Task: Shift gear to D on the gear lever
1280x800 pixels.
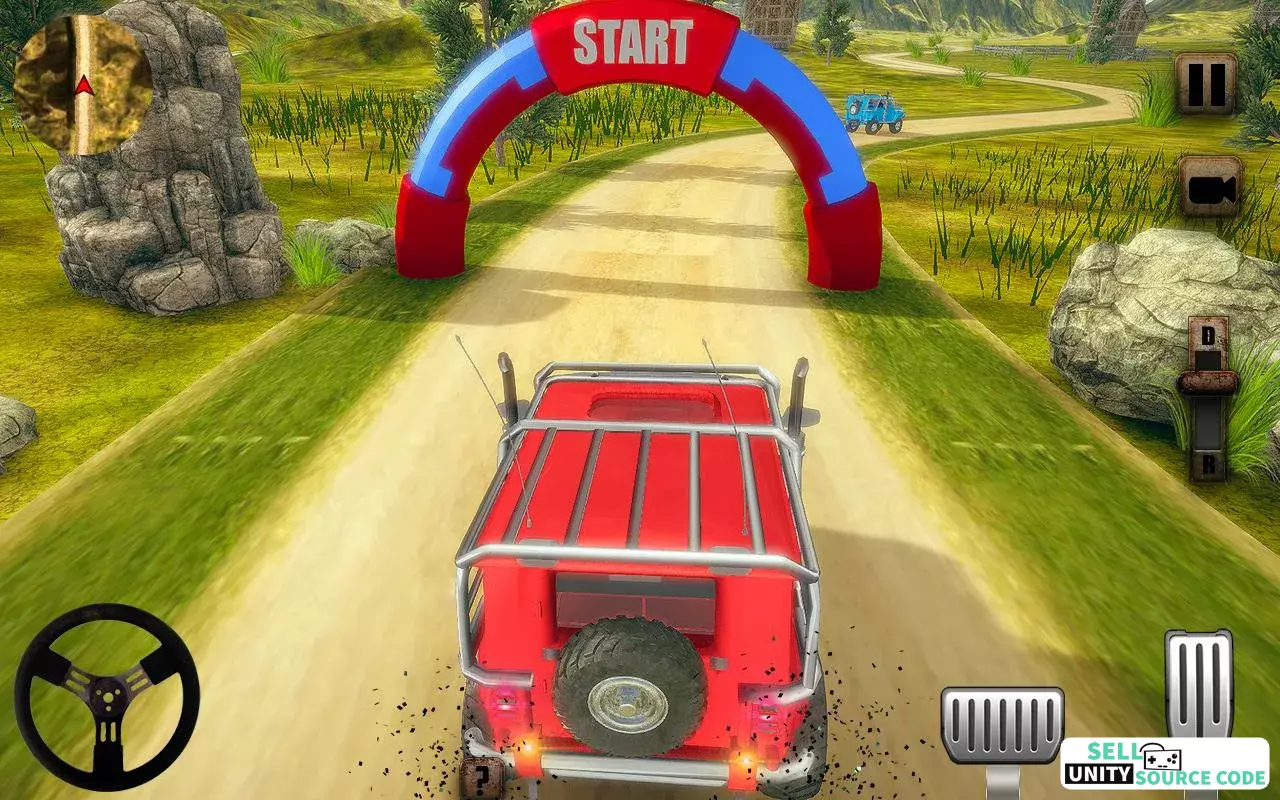Action: (x=1208, y=335)
